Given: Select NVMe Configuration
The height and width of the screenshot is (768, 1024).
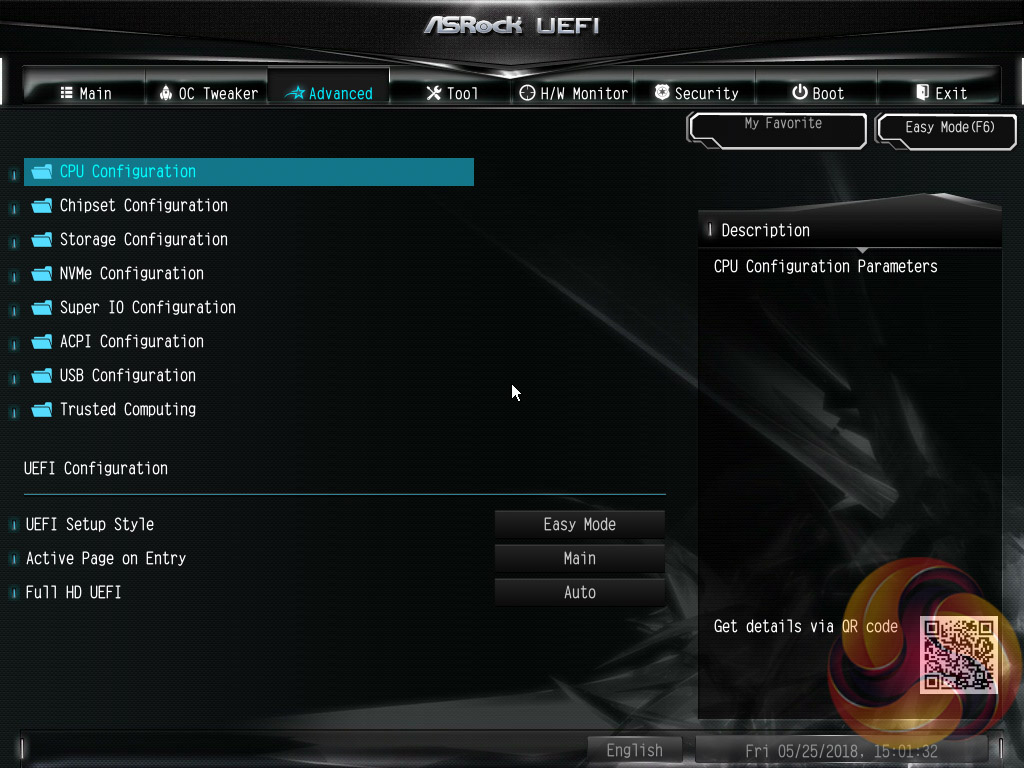Looking at the screenshot, I should point(131,274).
